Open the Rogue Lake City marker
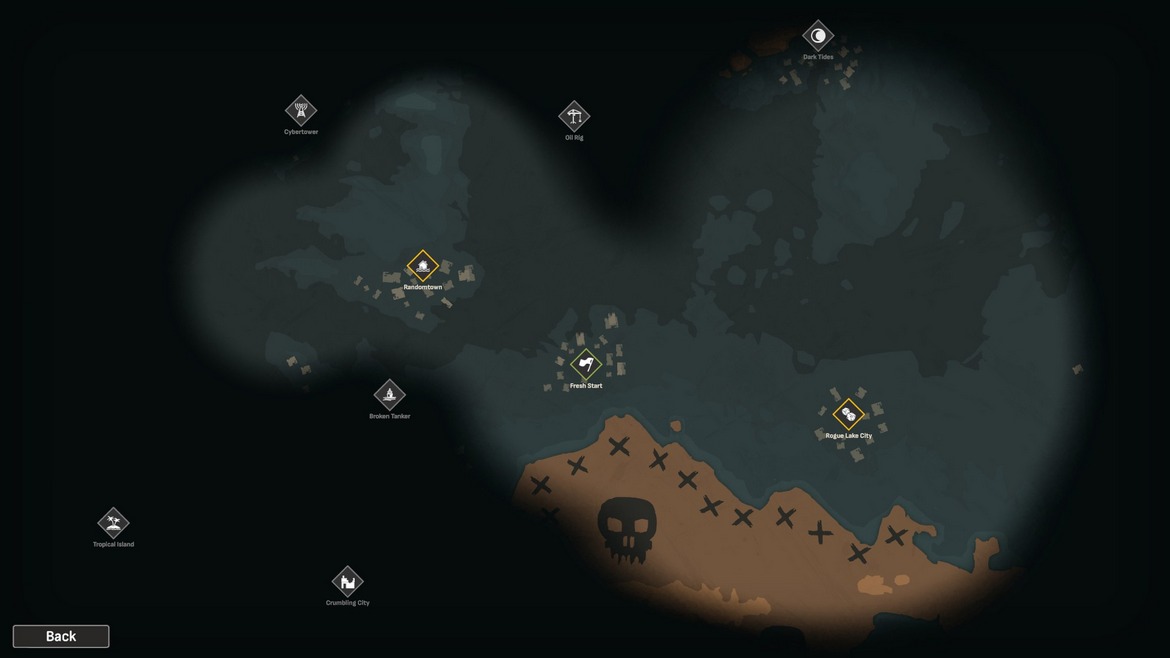Screen dimensions: 1170x658 (x=848, y=414)
